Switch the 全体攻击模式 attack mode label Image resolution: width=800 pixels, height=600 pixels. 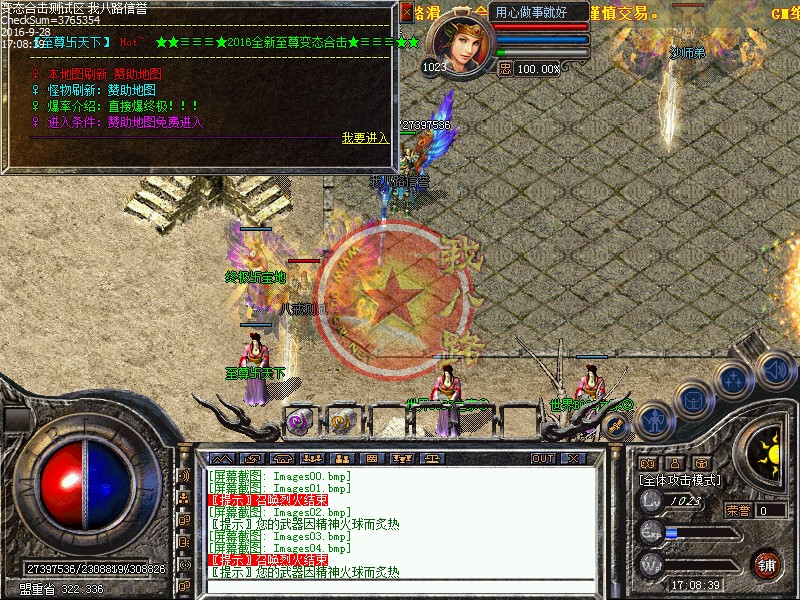click(x=680, y=480)
